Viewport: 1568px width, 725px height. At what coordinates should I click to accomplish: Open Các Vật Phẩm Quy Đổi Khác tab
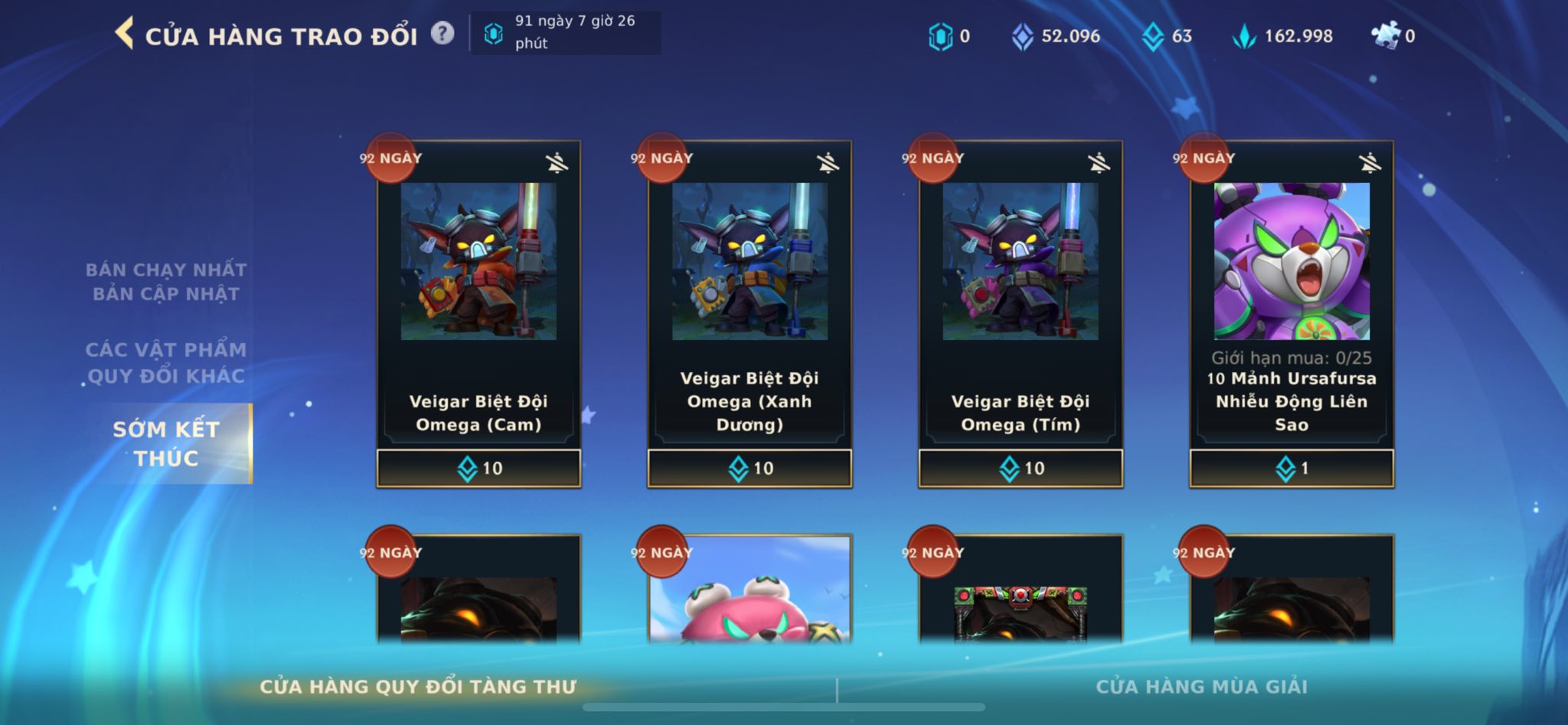tap(165, 362)
